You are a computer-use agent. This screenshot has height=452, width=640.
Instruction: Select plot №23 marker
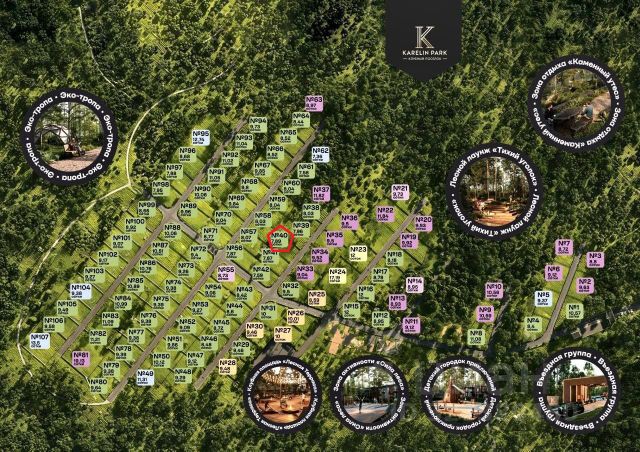(359, 252)
